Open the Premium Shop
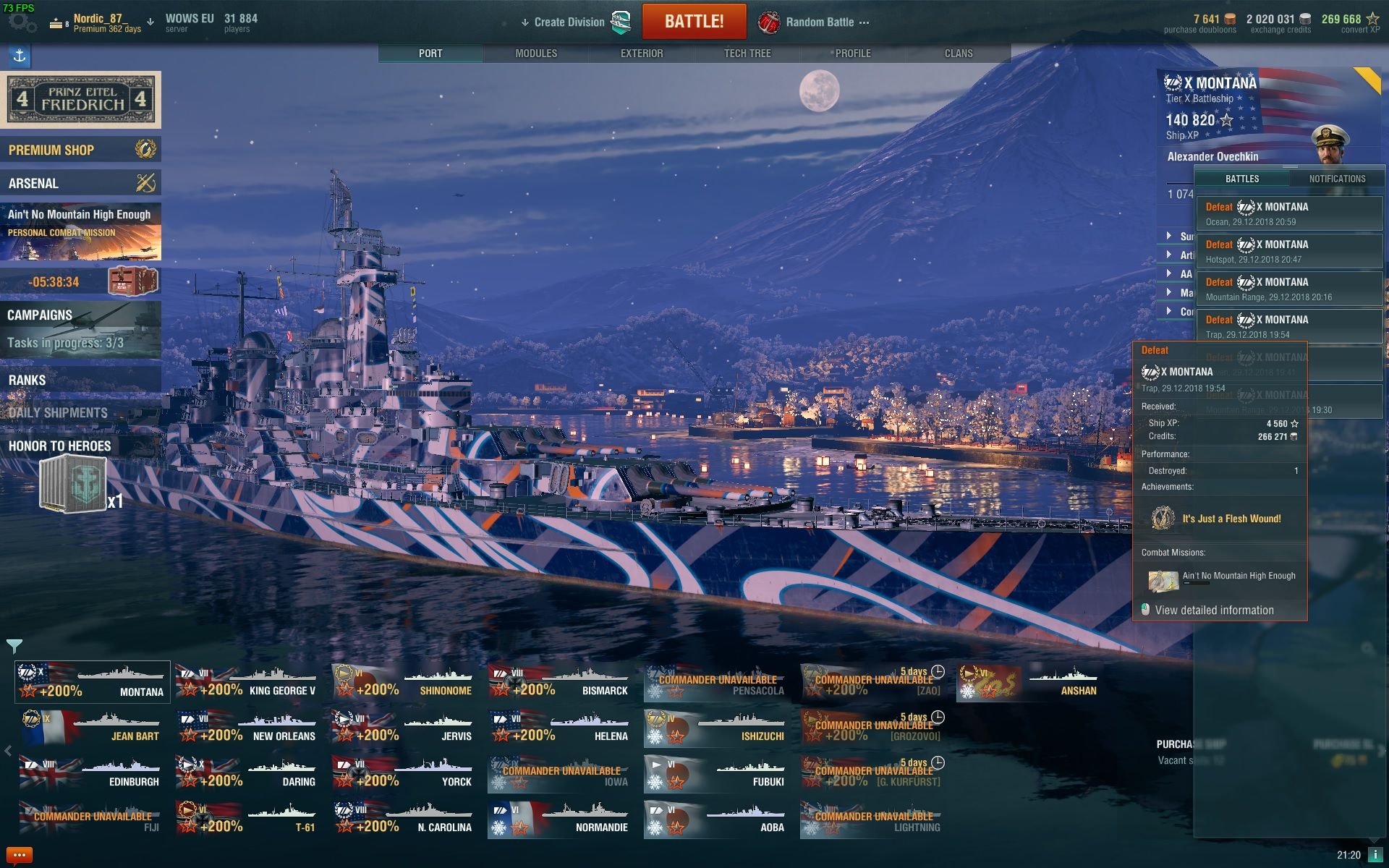This screenshot has height=868, width=1389. click(80, 150)
